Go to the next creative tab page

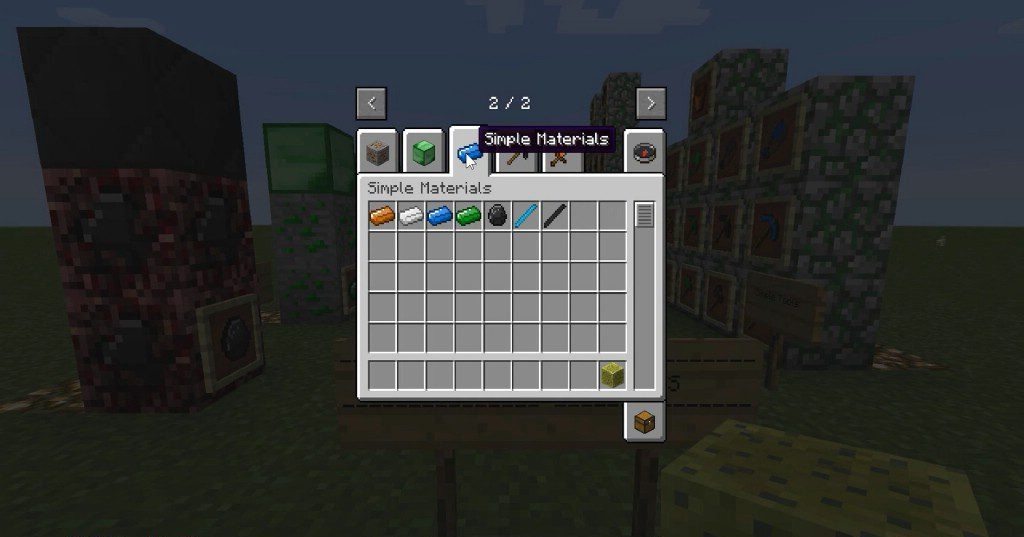(651, 102)
